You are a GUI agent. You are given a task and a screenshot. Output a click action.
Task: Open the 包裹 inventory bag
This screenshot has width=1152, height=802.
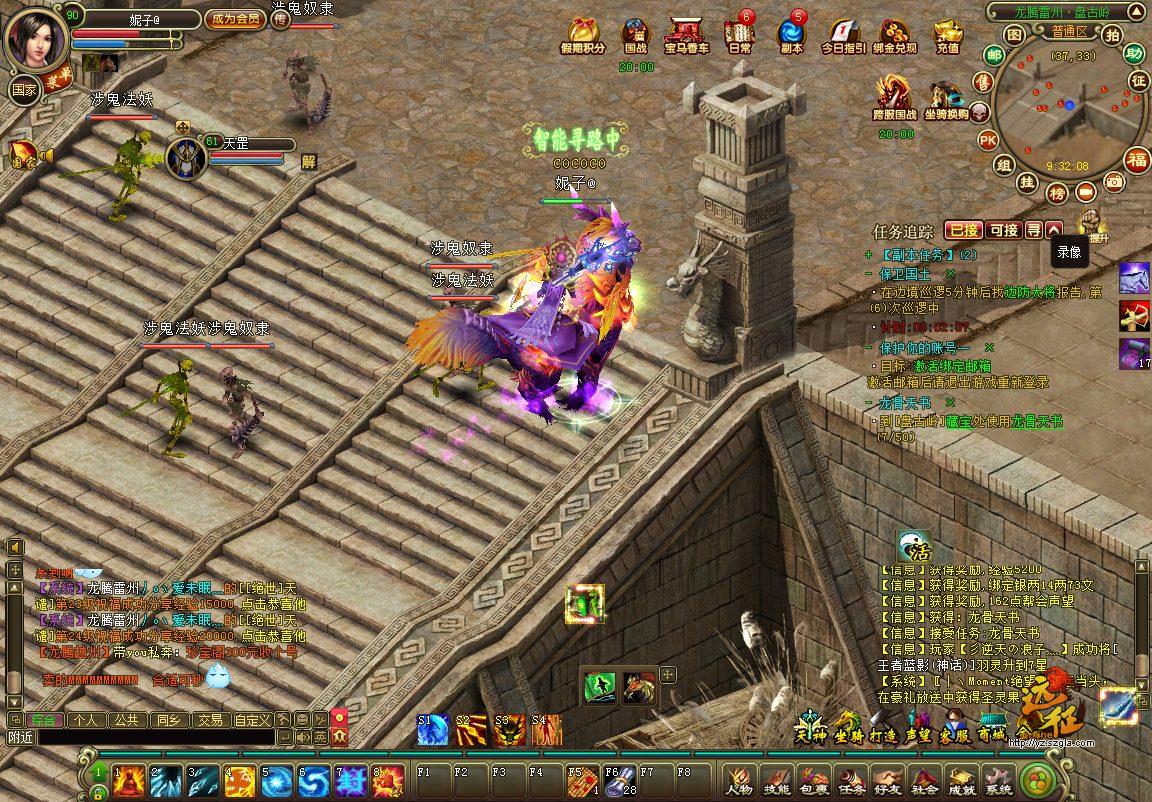[813, 781]
